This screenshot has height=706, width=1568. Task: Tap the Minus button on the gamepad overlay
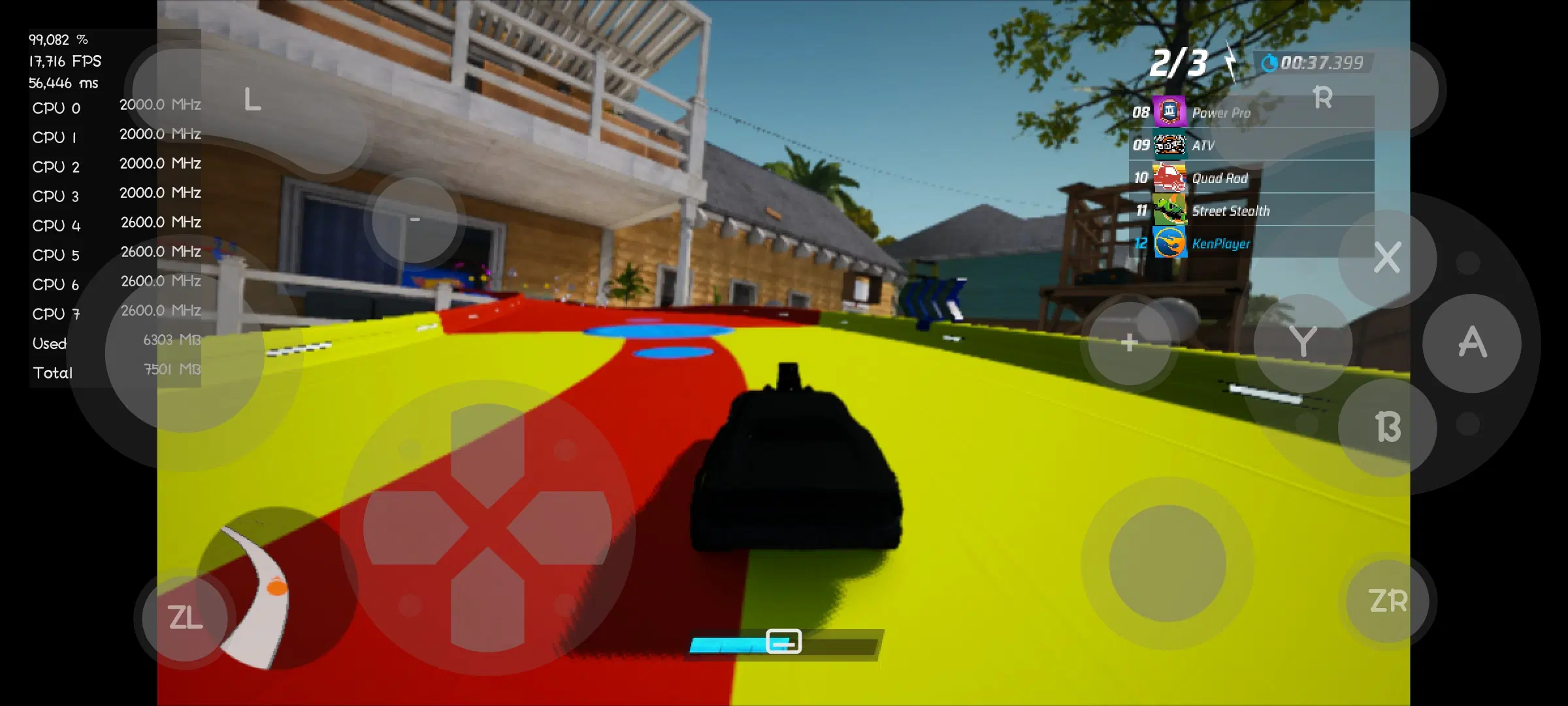[x=414, y=220]
